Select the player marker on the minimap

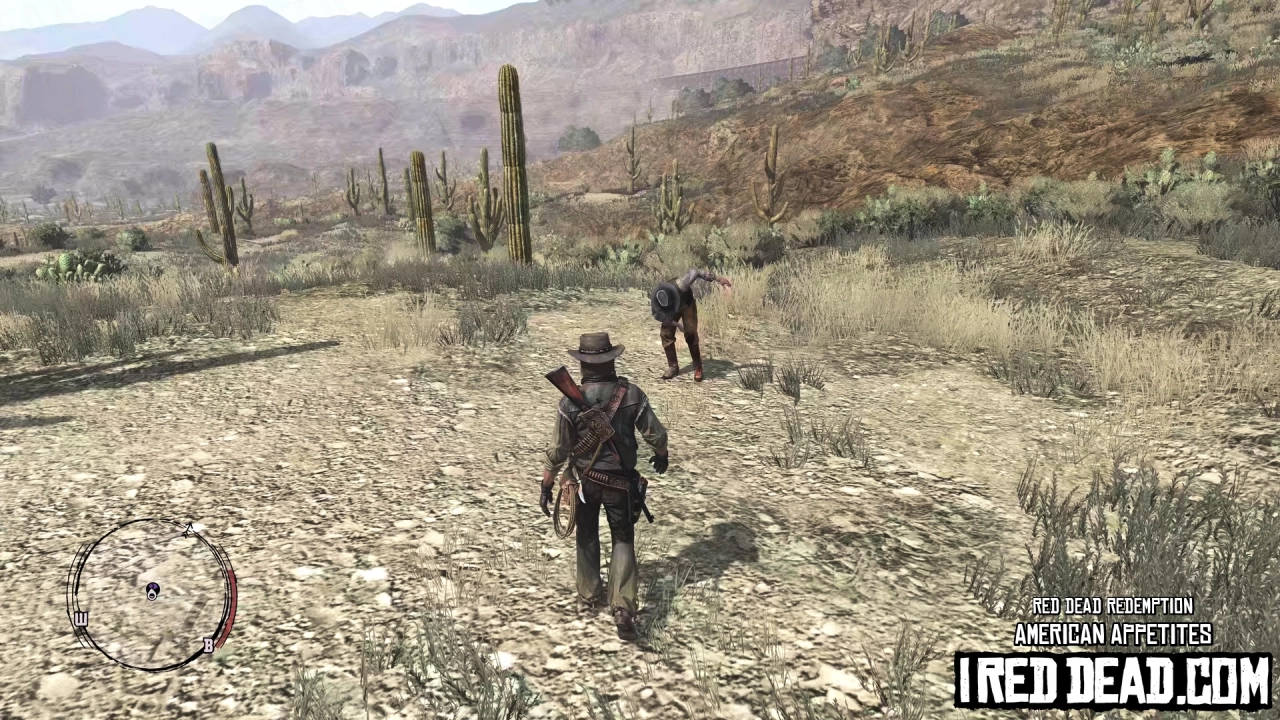point(153,593)
